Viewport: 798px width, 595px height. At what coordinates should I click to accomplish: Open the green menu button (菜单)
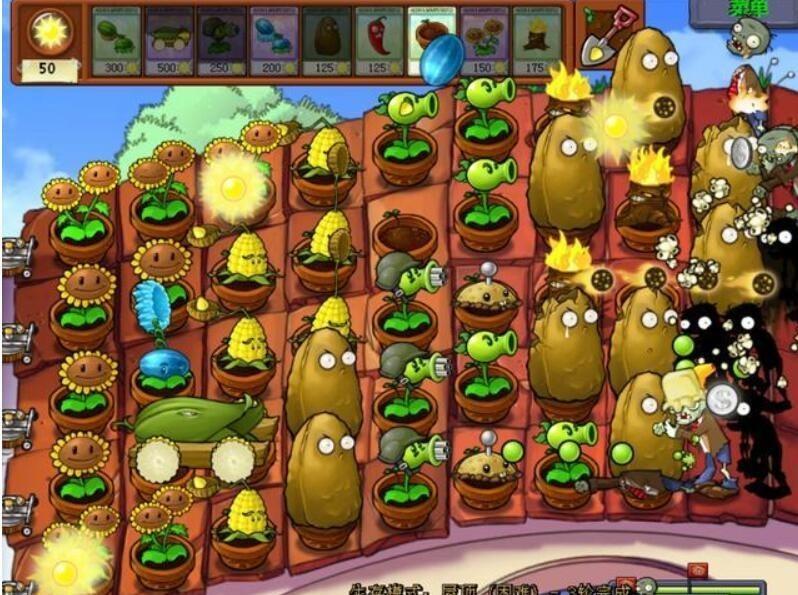coord(763,8)
